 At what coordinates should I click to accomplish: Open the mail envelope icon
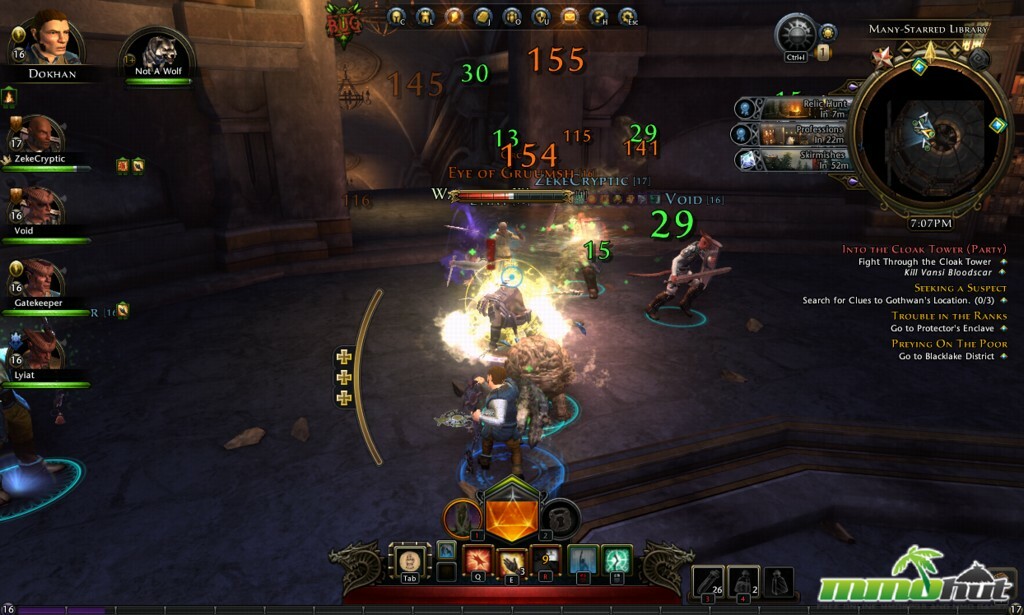coord(570,17)
